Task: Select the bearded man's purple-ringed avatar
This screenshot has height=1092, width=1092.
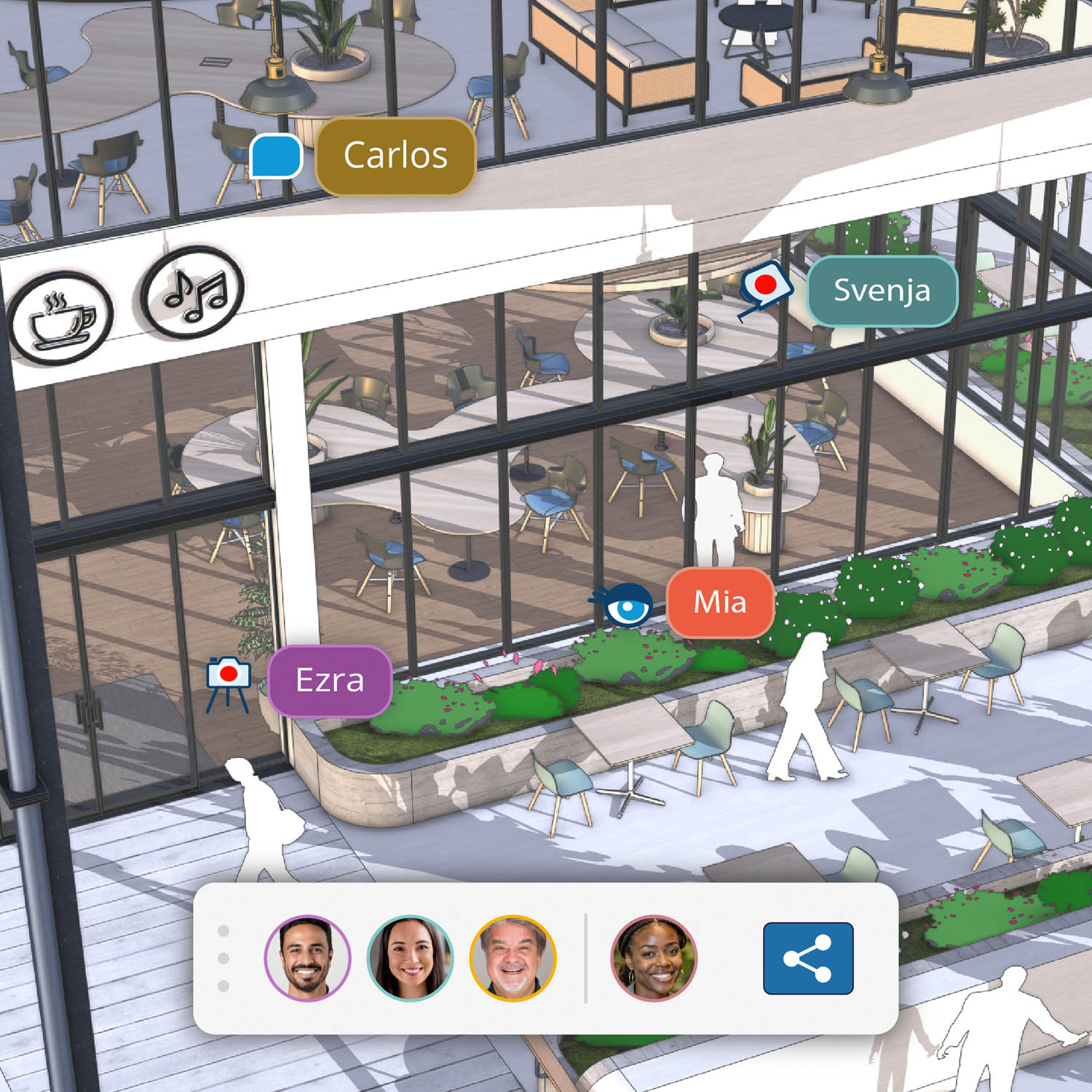Action: [307, 958]
